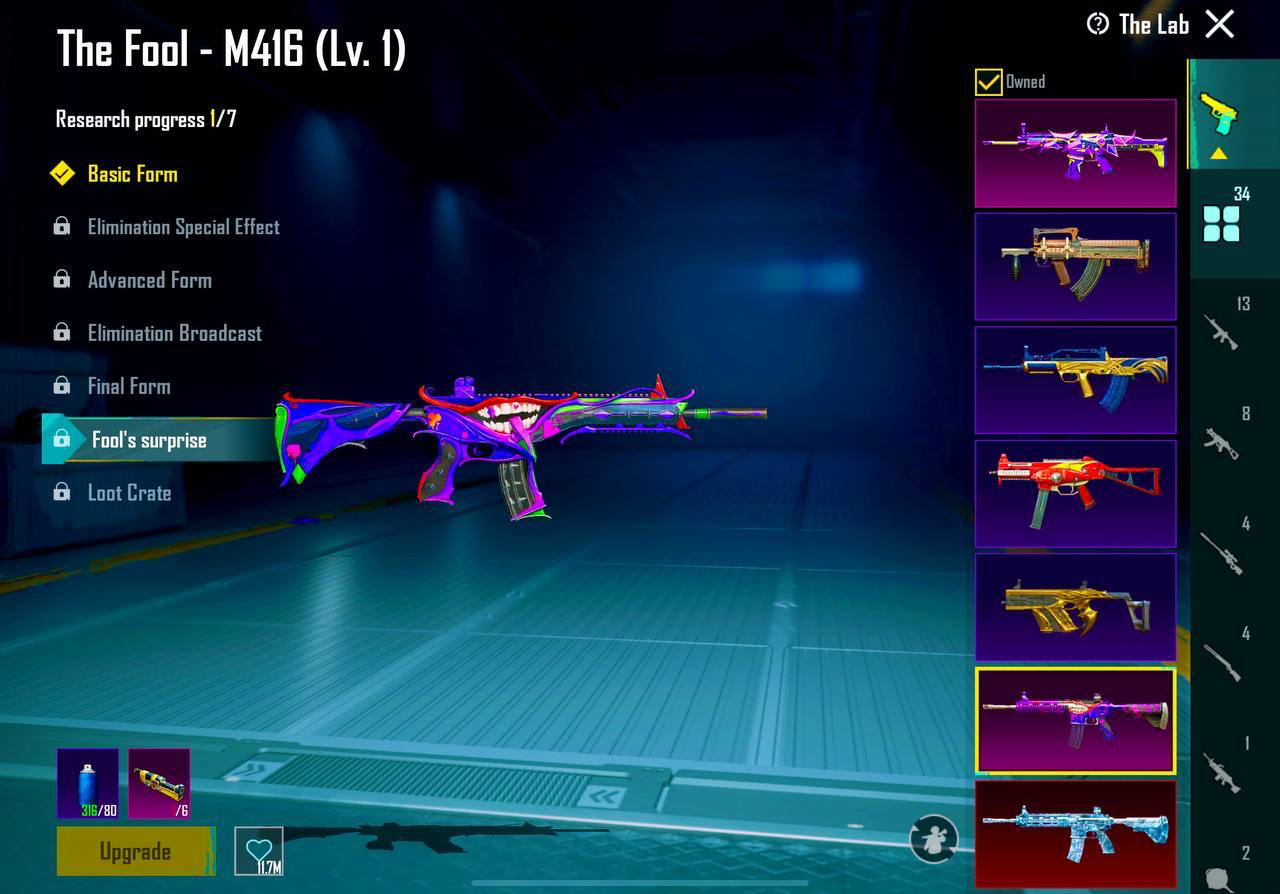Select the yellow weapon material slot

point(159,783)
